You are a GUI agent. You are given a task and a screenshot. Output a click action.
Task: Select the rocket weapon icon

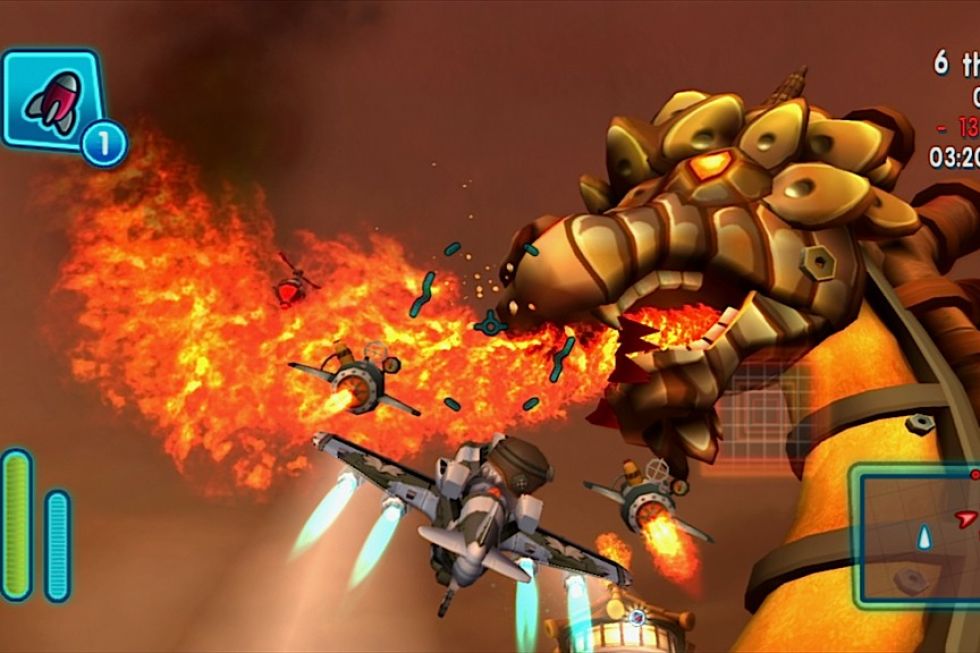tap(52, 98)
